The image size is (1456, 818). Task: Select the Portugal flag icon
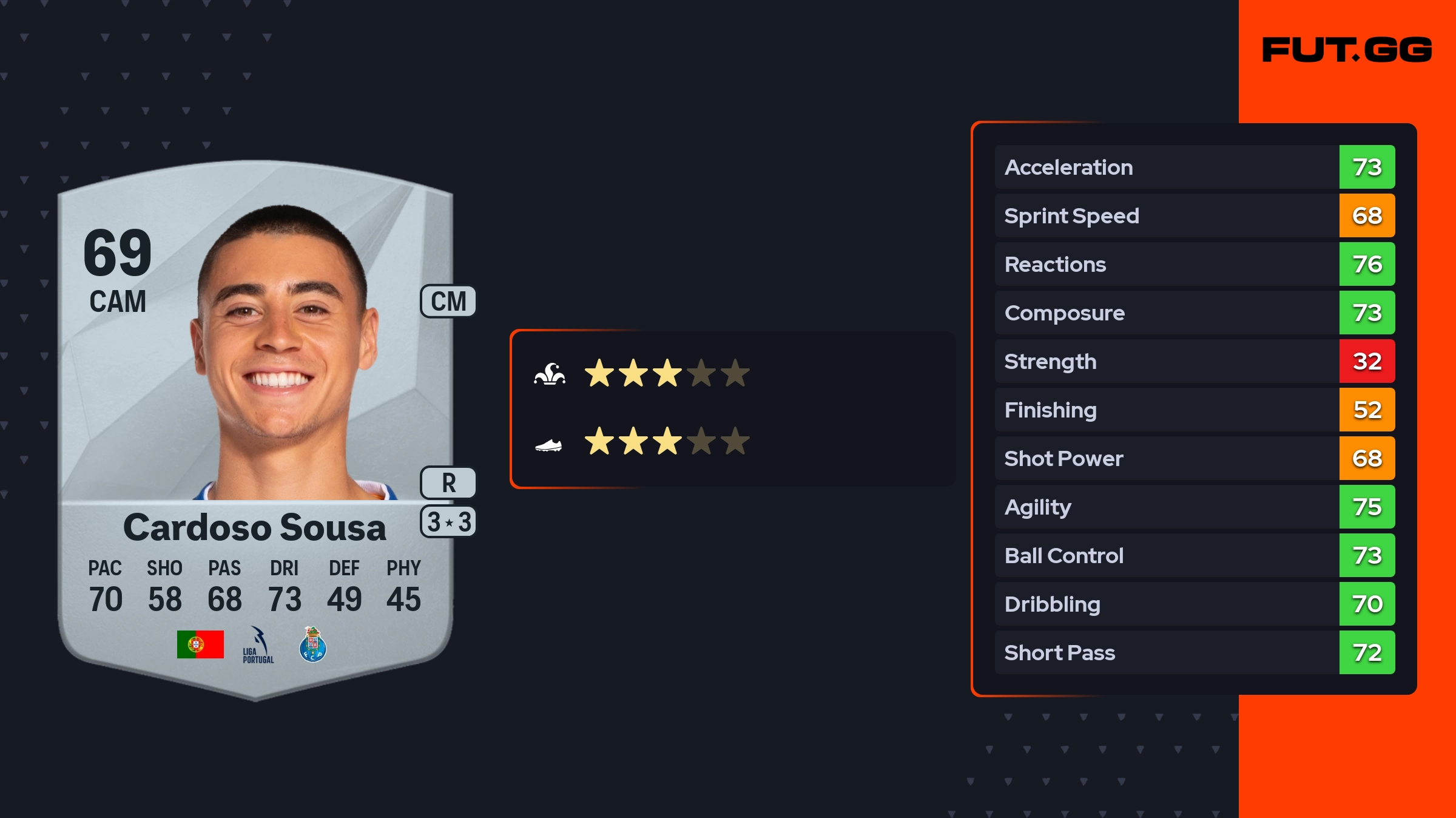point(200,644)
